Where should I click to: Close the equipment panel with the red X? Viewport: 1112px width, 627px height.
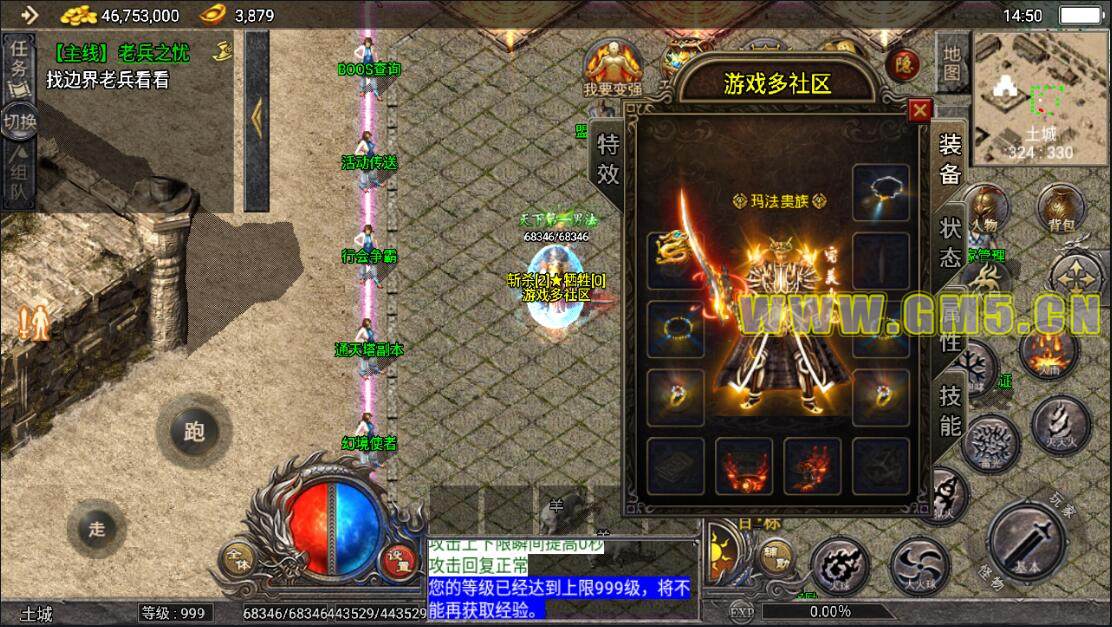pos(920,110)
